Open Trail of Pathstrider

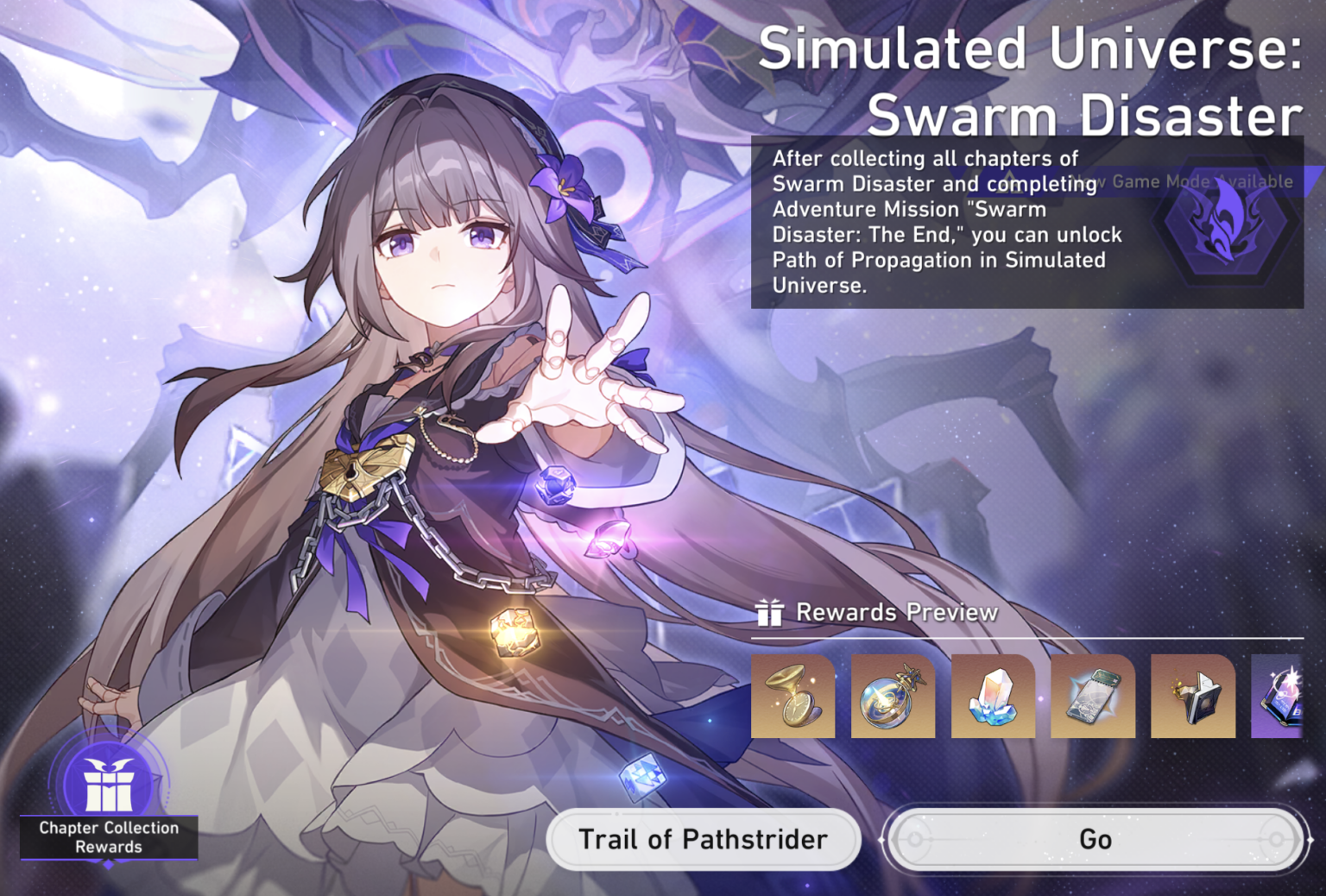tap(704, 838)
